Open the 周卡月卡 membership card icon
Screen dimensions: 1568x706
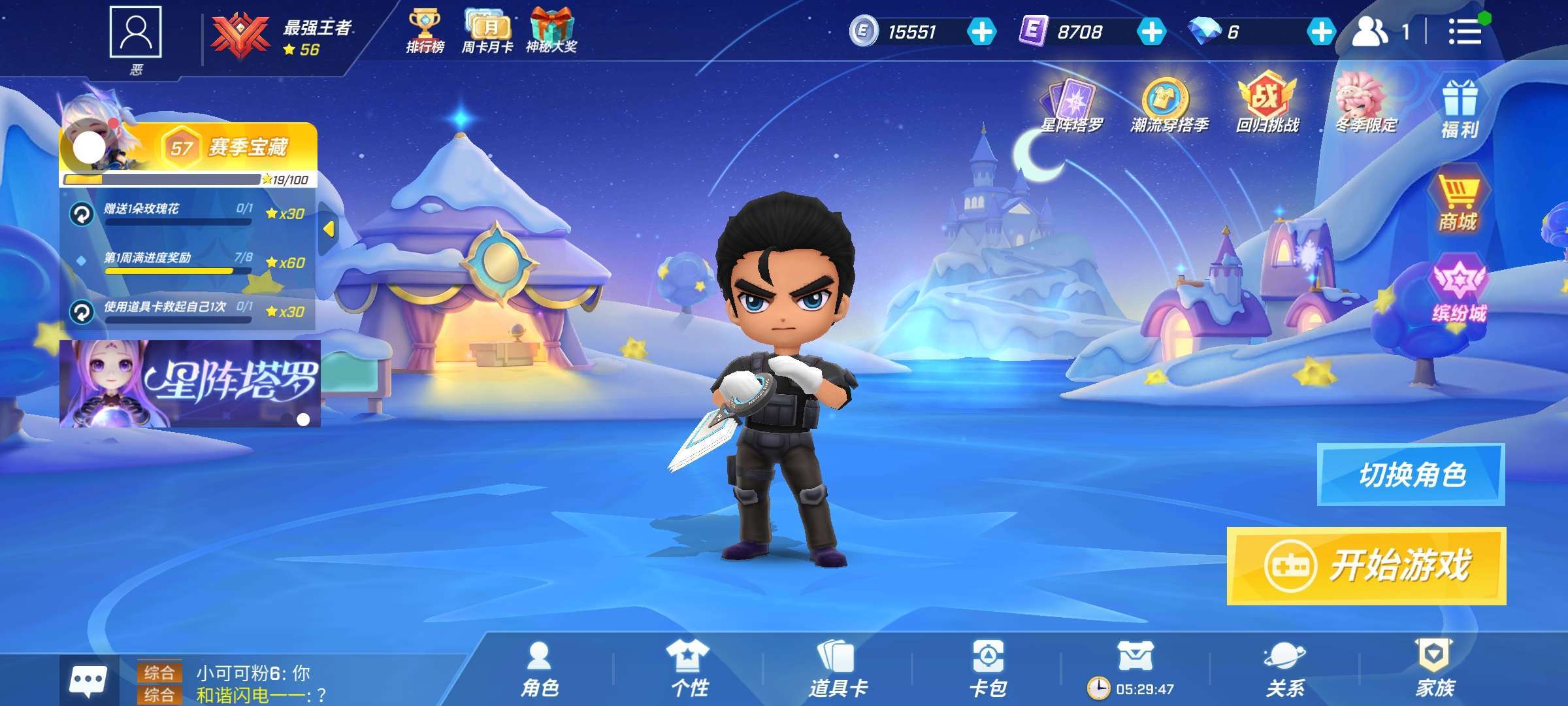[487, 31]
